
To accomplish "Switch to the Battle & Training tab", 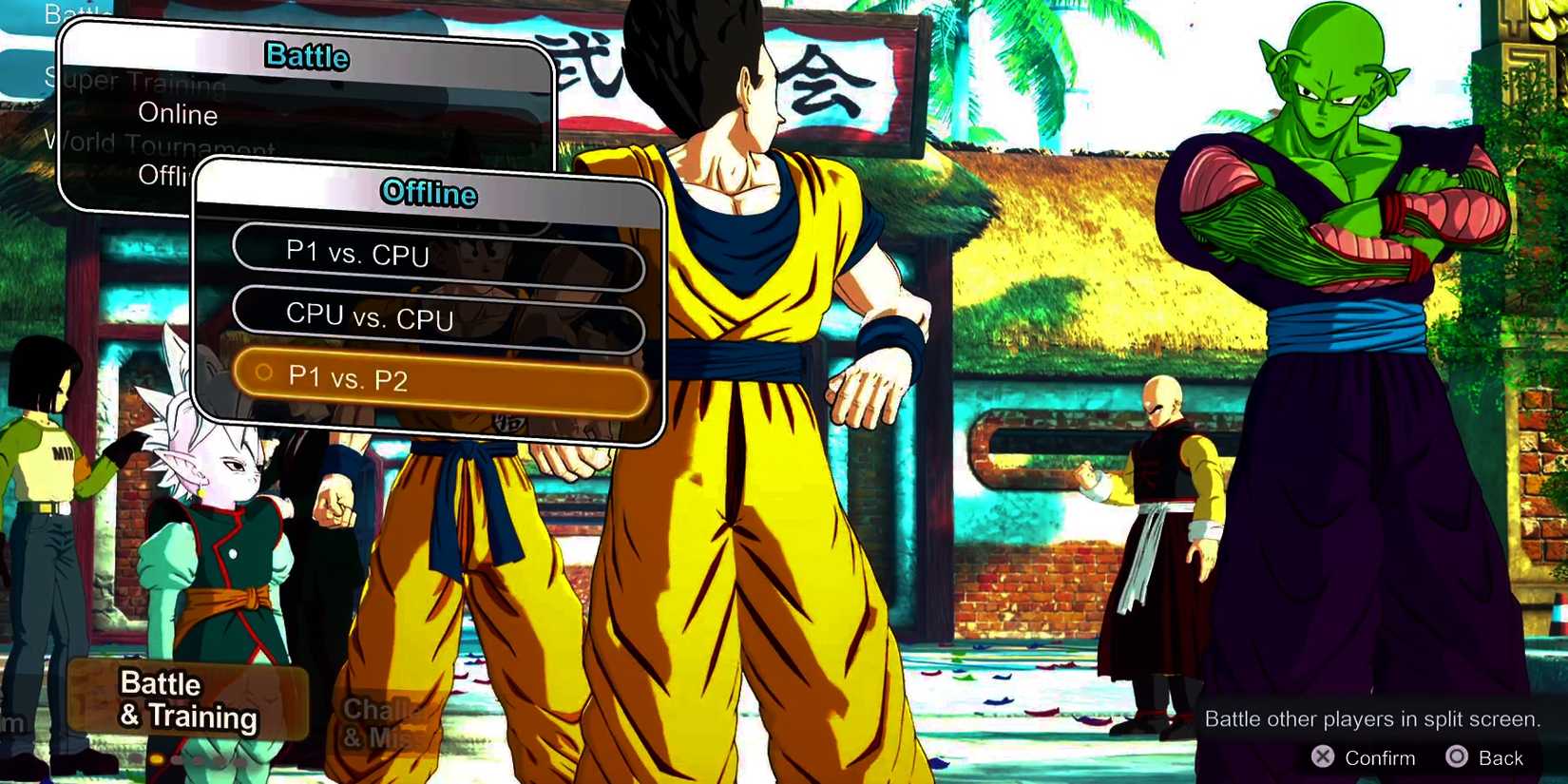I will 187,700.
